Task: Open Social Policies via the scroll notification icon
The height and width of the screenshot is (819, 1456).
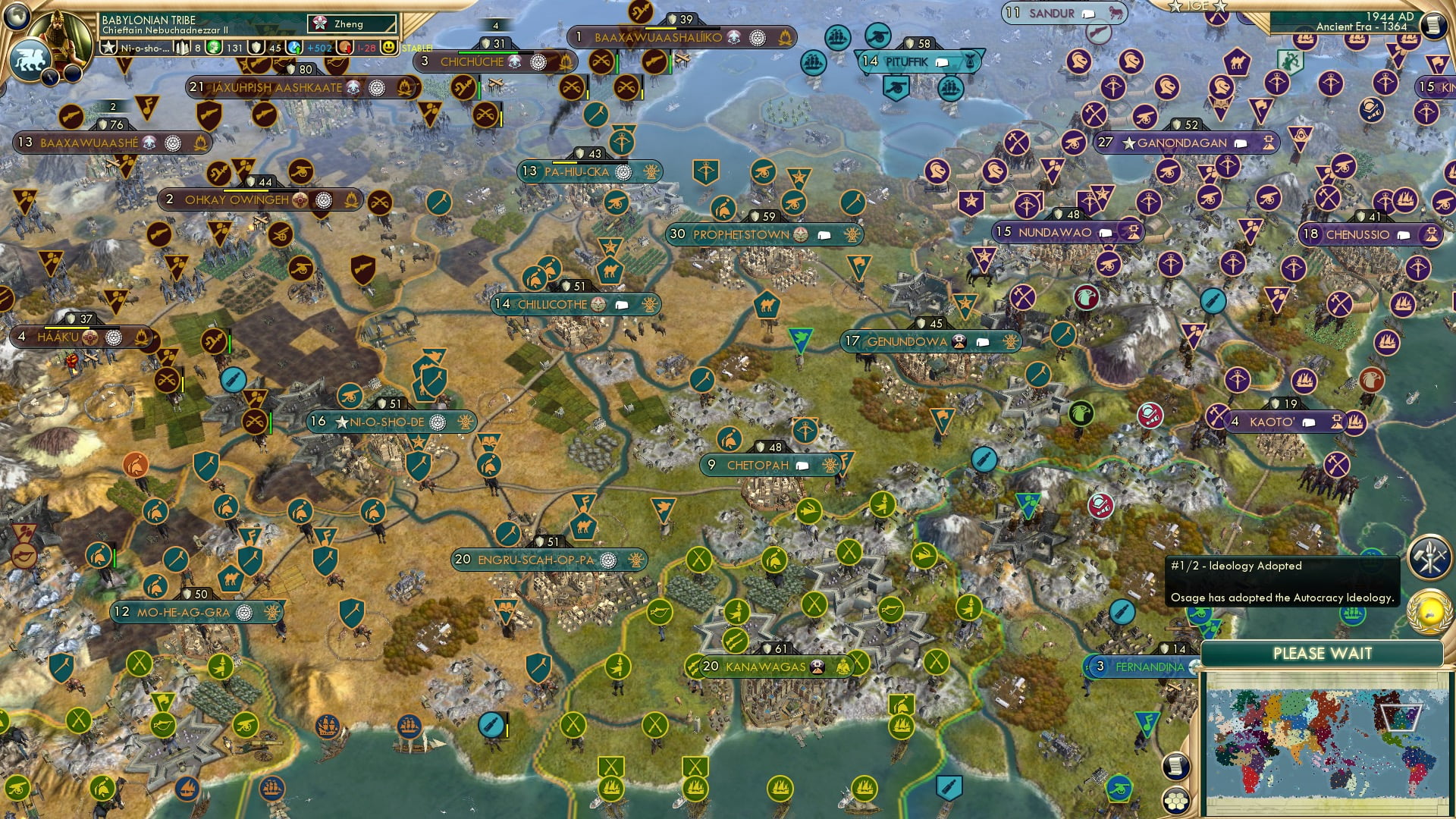Action: (x=1176, y=766)
